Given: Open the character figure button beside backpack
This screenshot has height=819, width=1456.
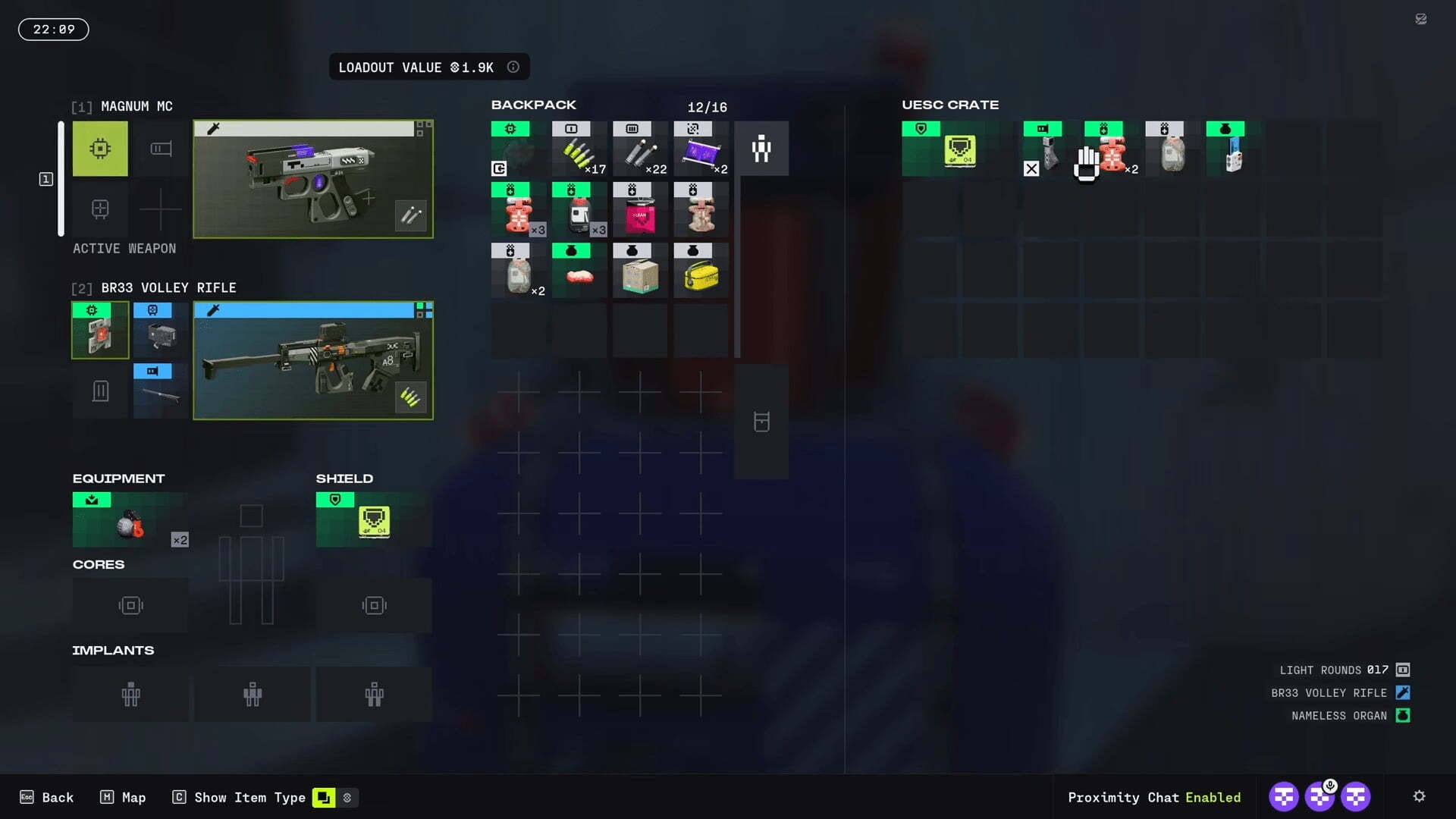Looking at the screenshot, I should (761, 149).
